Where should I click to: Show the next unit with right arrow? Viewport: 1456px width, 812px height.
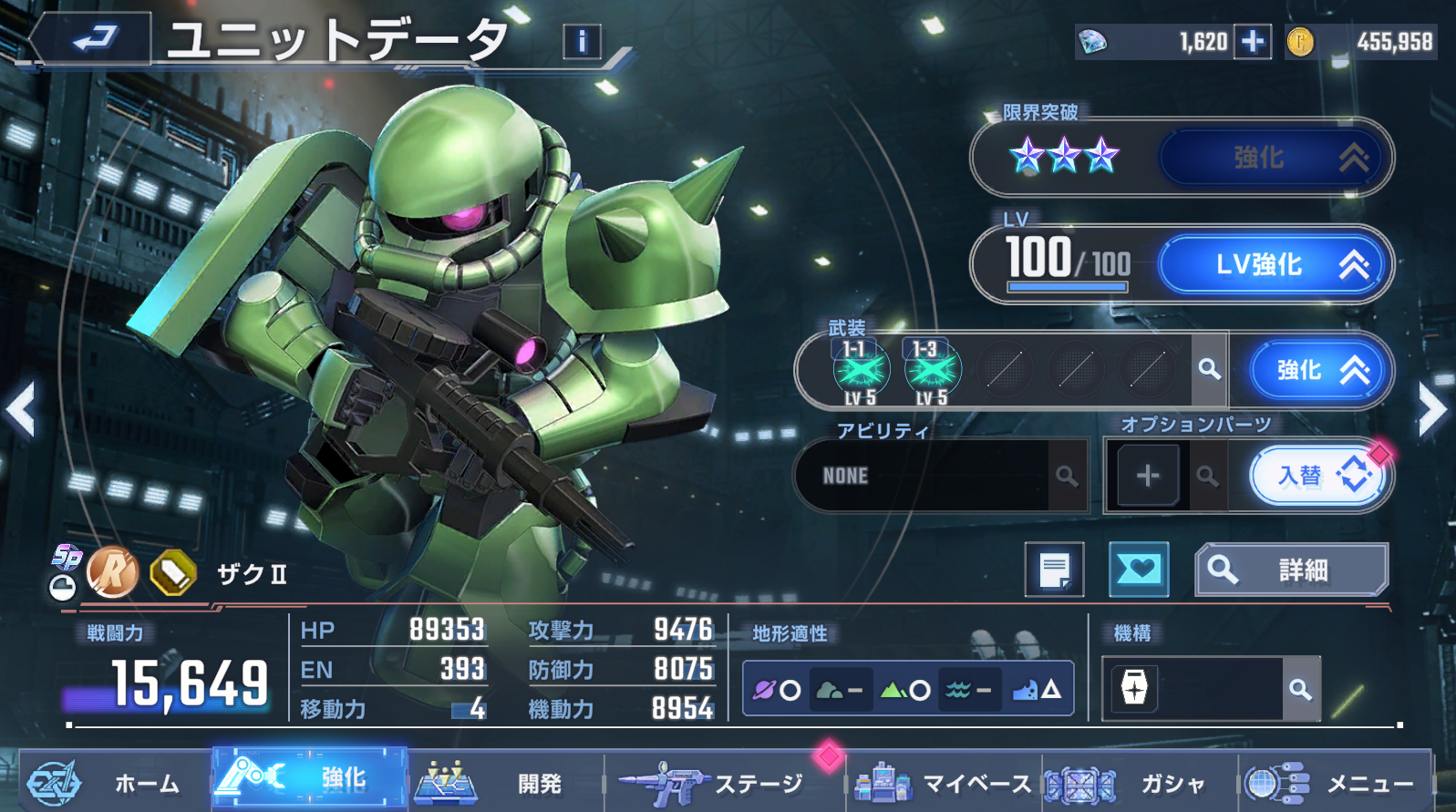point(1432,410)
